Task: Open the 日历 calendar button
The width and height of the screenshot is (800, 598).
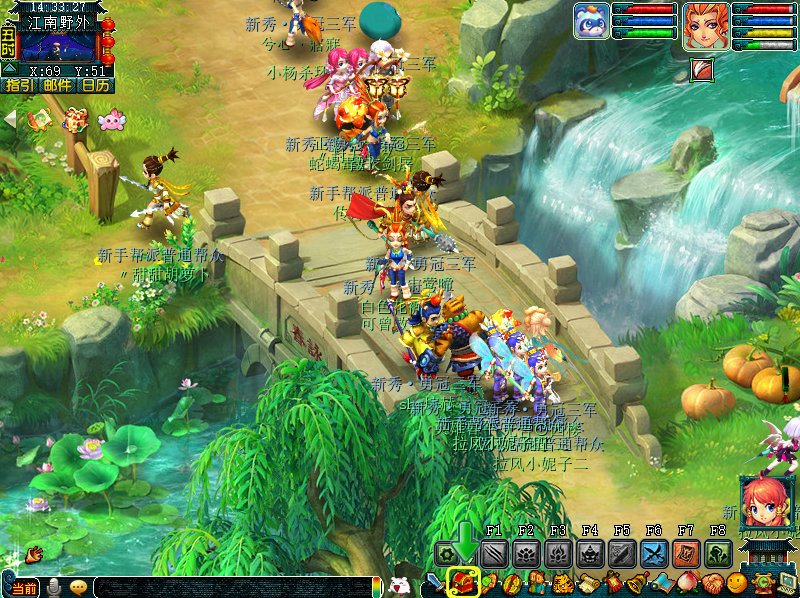Action: click(96, 86)
